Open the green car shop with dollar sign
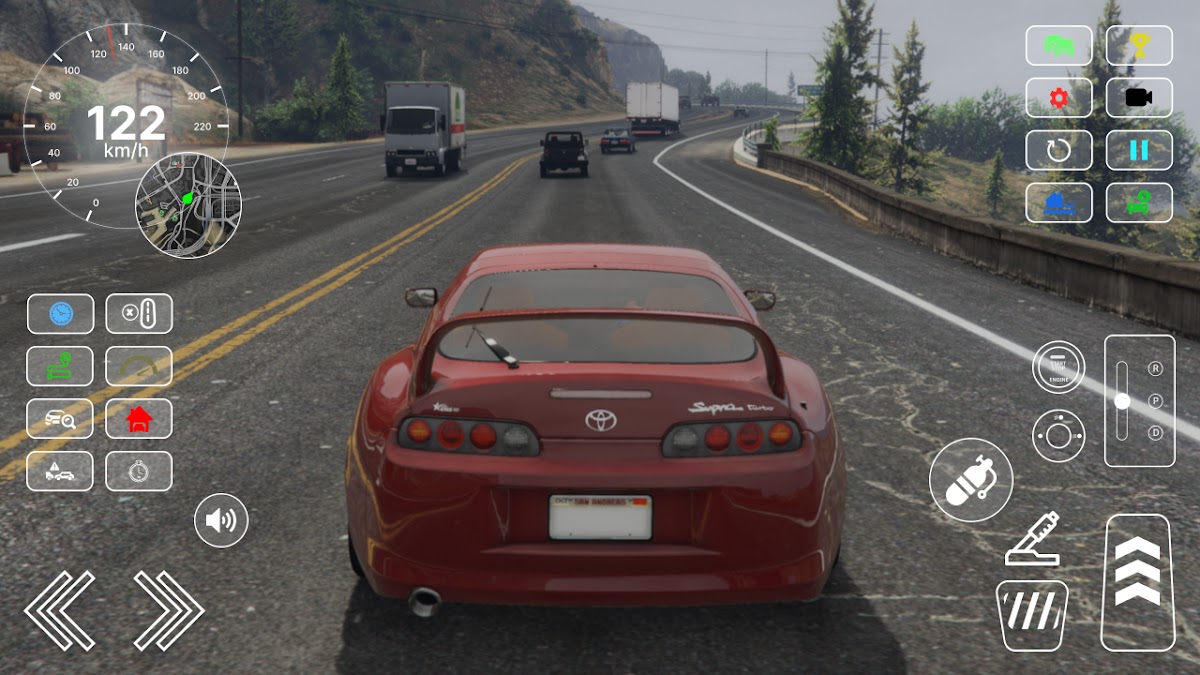1200x675 pixels. [1139, 203]
